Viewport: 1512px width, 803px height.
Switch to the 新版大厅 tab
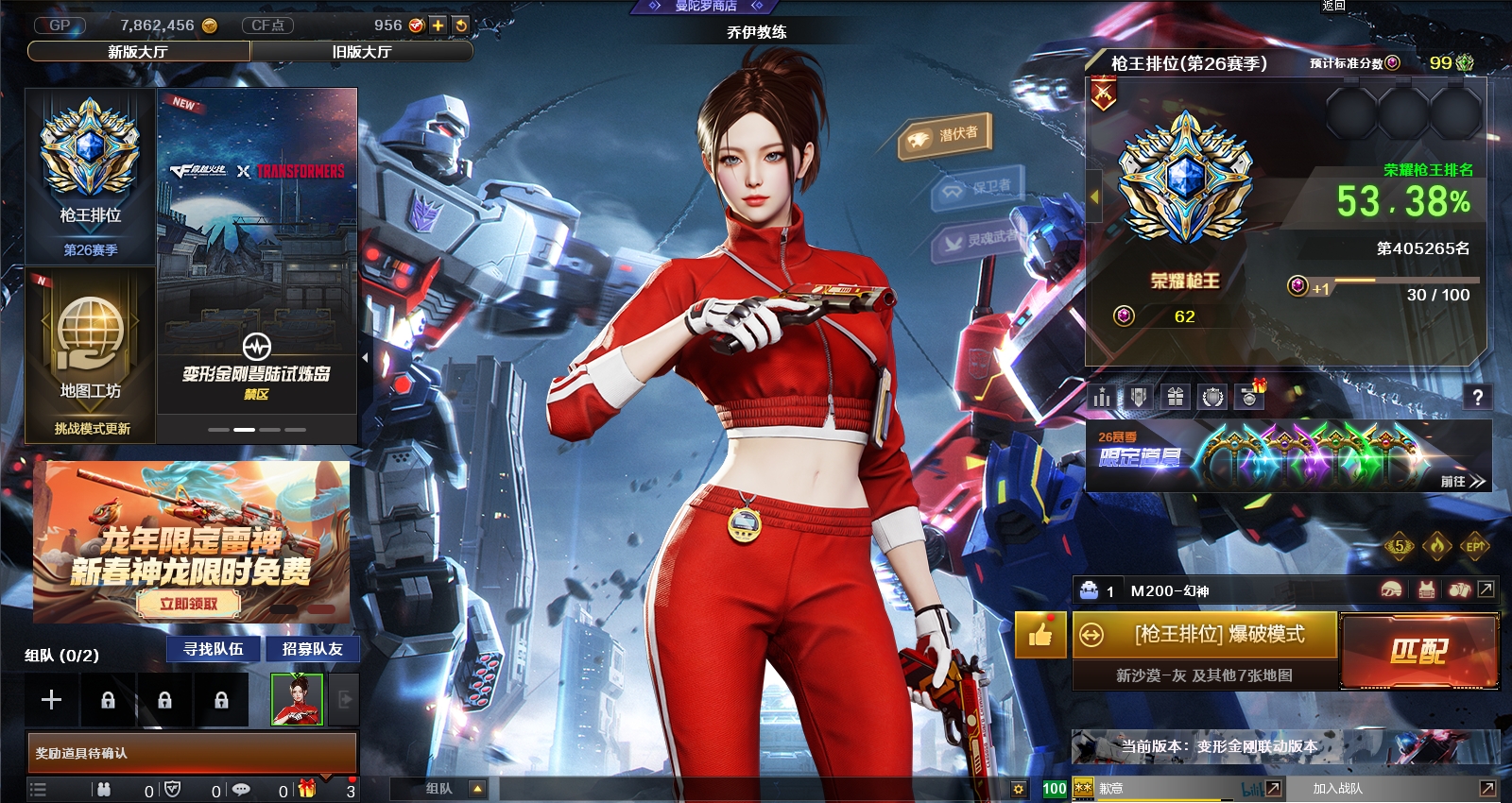[x=138, y=51]
